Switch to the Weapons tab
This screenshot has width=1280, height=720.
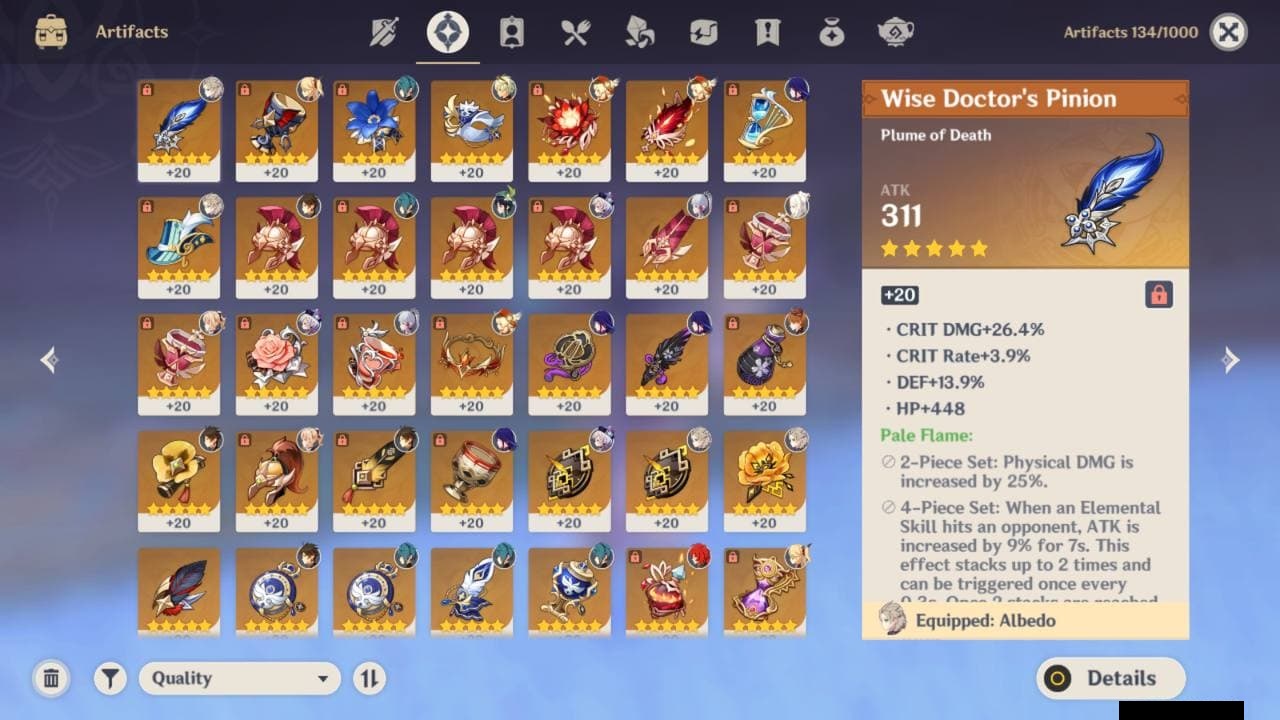coord(384,33)
